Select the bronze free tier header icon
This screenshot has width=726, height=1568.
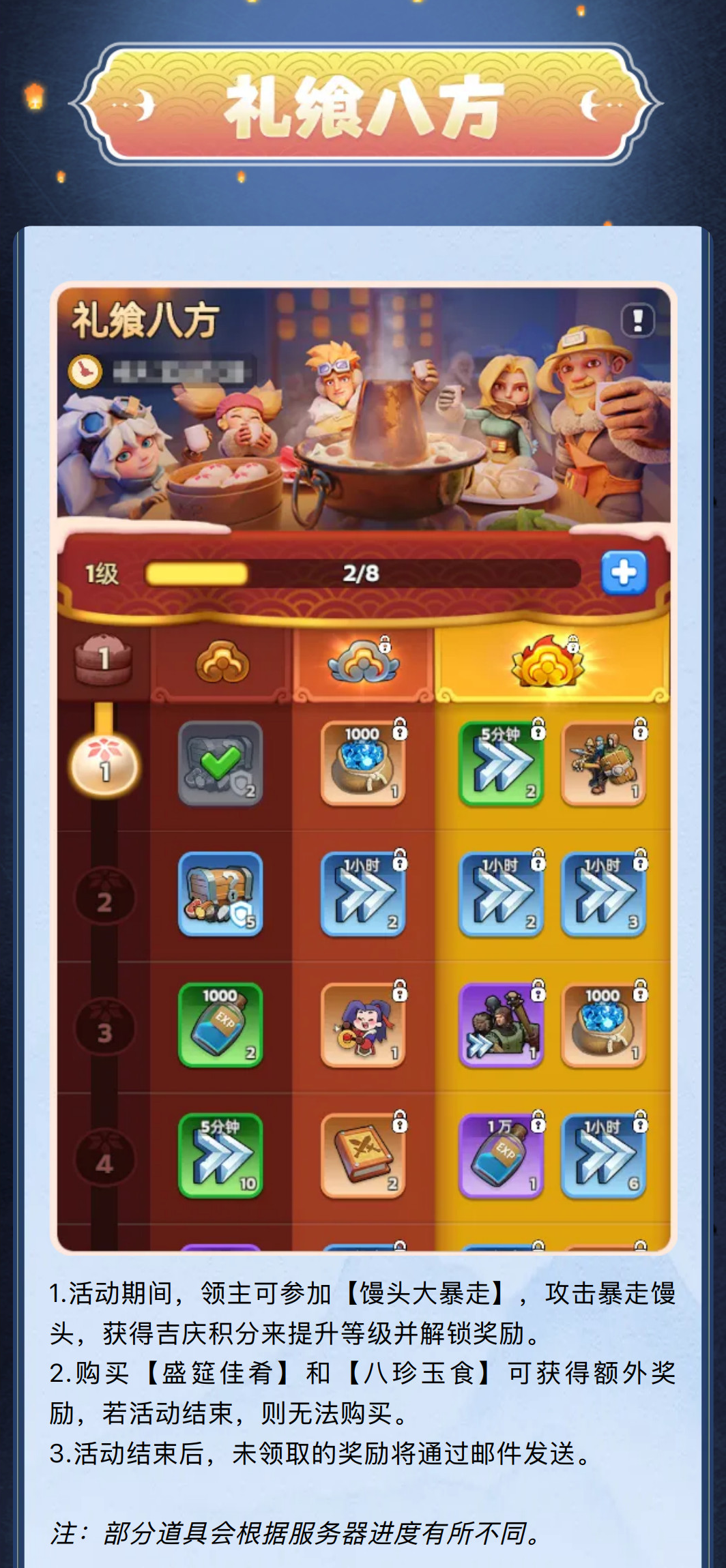click(222, 662)
